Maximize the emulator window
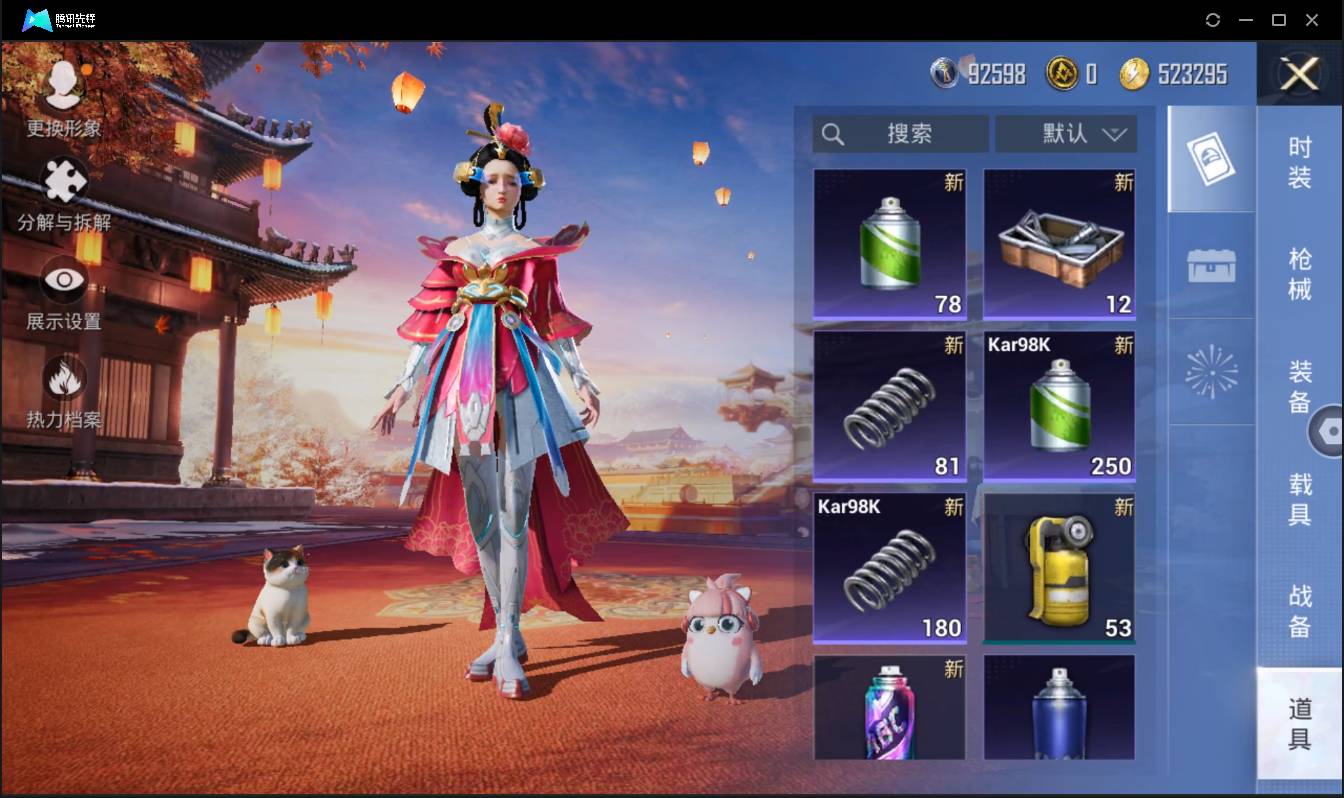Image resolution: width=1344 pixels, height=798 pixels. tap(1278, 20)
